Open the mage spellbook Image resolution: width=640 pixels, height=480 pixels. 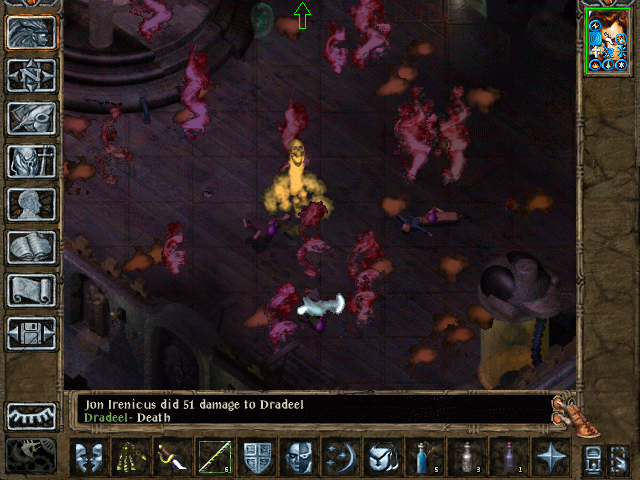pos(32,247)
